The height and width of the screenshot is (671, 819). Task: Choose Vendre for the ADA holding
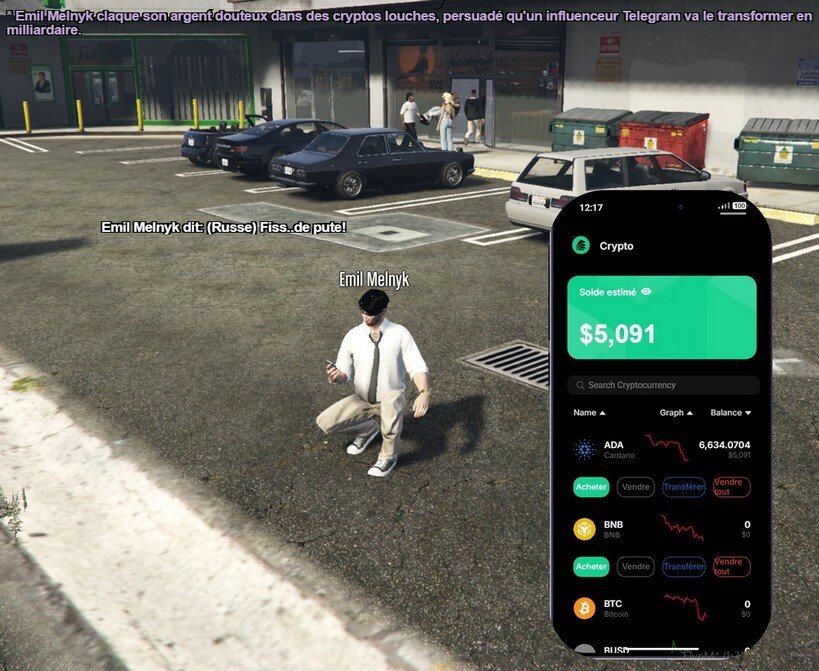(x=636, y=487)
